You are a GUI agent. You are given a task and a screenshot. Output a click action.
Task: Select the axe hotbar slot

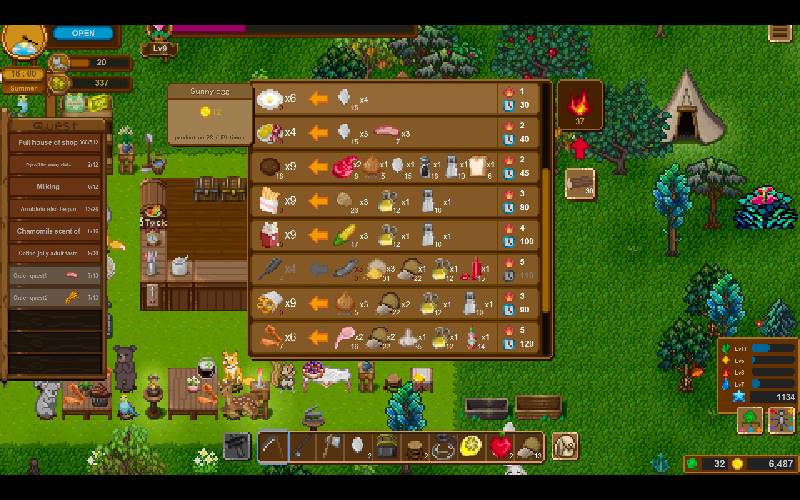tap(330, 446)
